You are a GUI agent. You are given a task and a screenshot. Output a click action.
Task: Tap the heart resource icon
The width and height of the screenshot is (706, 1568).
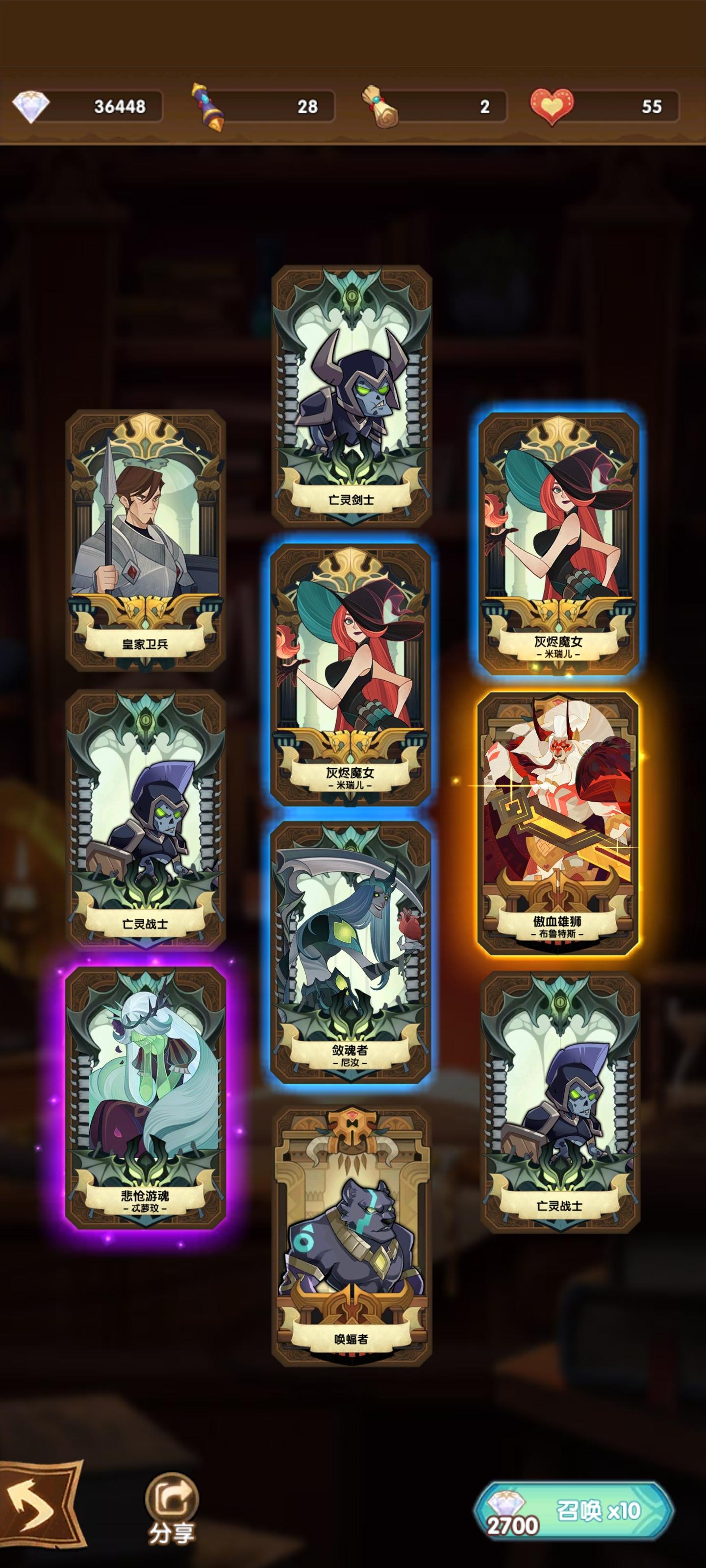click(552, 106)
